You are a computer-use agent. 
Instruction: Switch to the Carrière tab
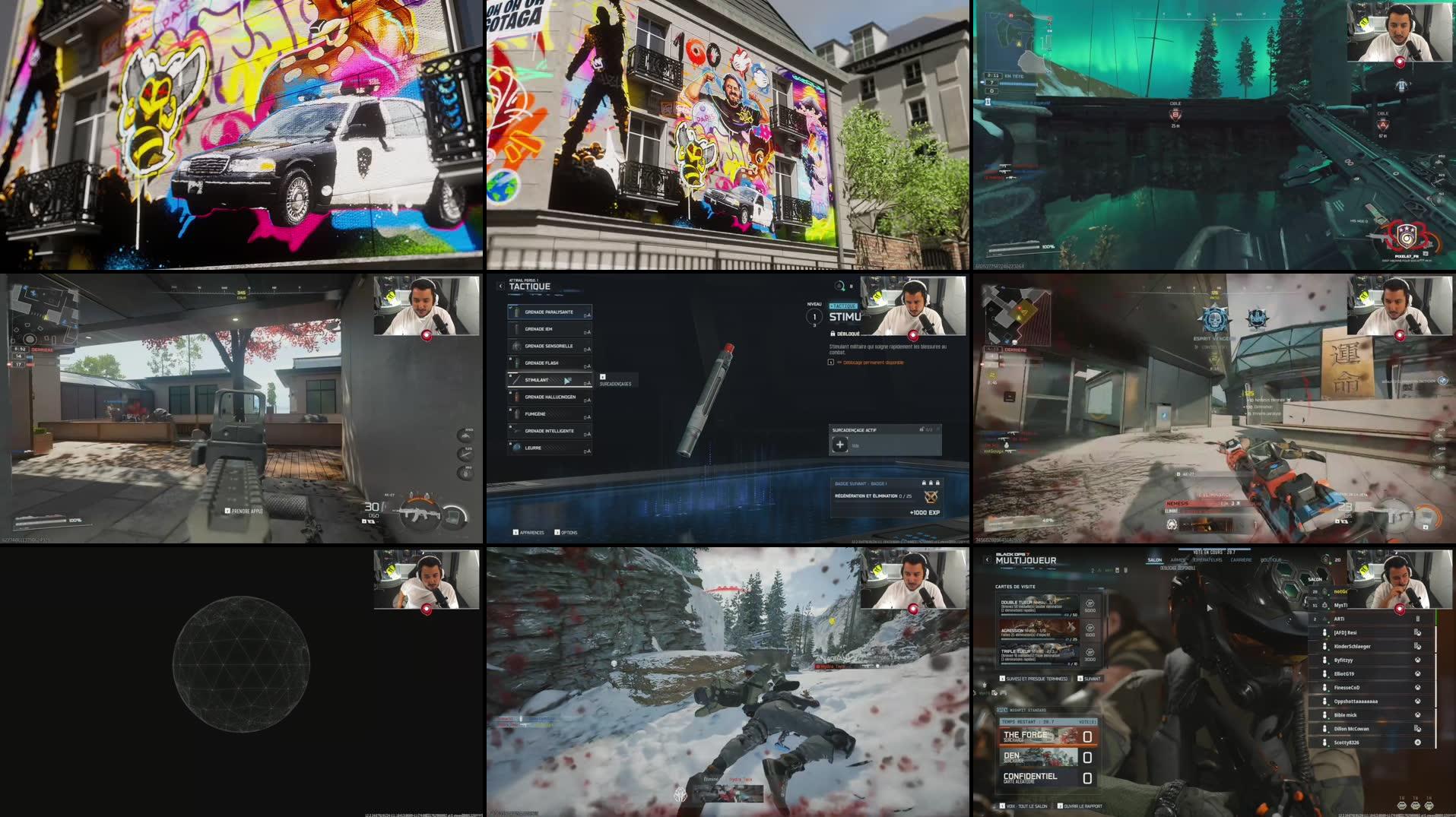click(x=1241, y=559)
